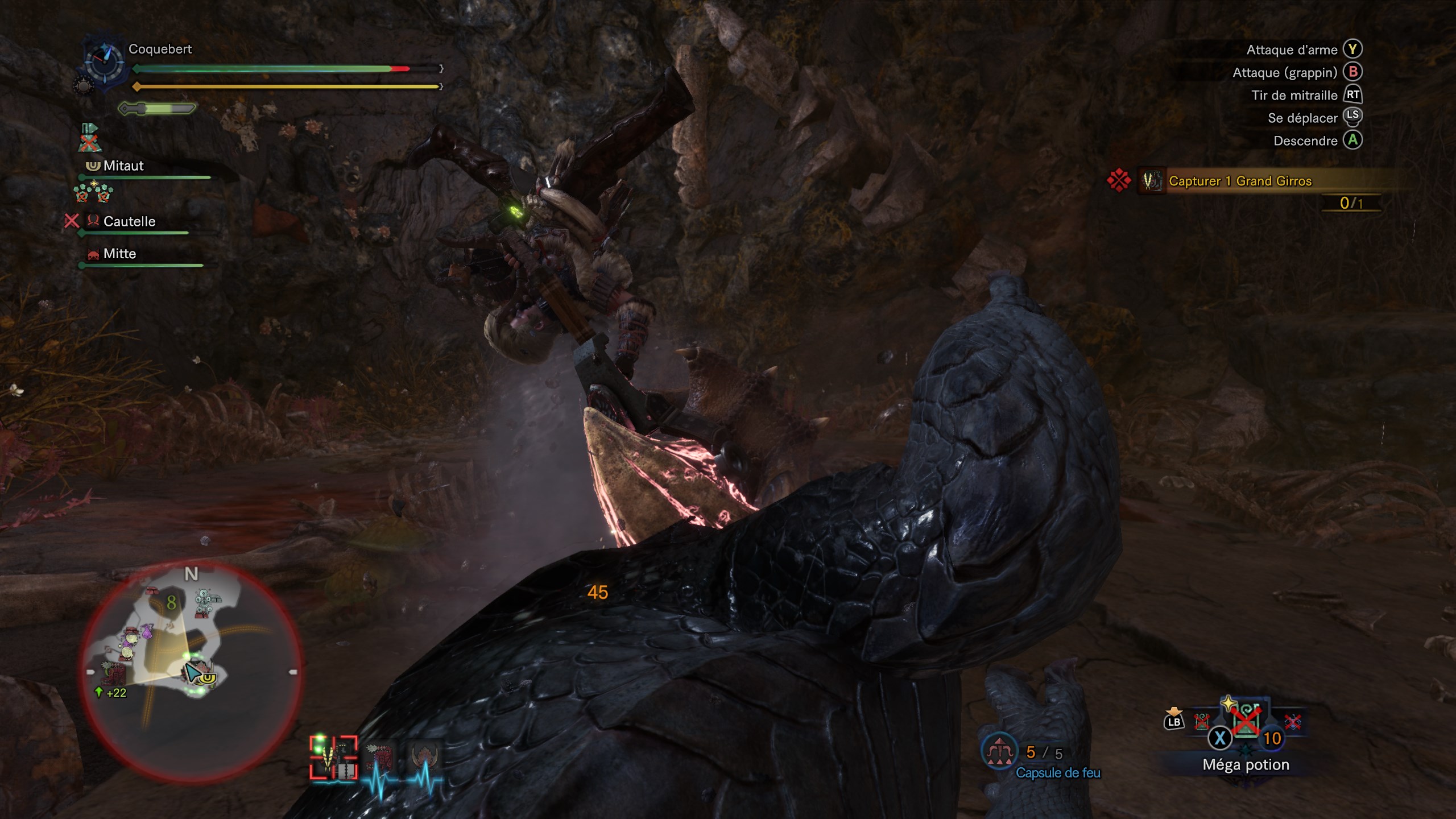Viewport: 1456px width, 819px height.
Task: Select the crossed-out blue item right of Méga potion
Action: [x=1293, y=722]
